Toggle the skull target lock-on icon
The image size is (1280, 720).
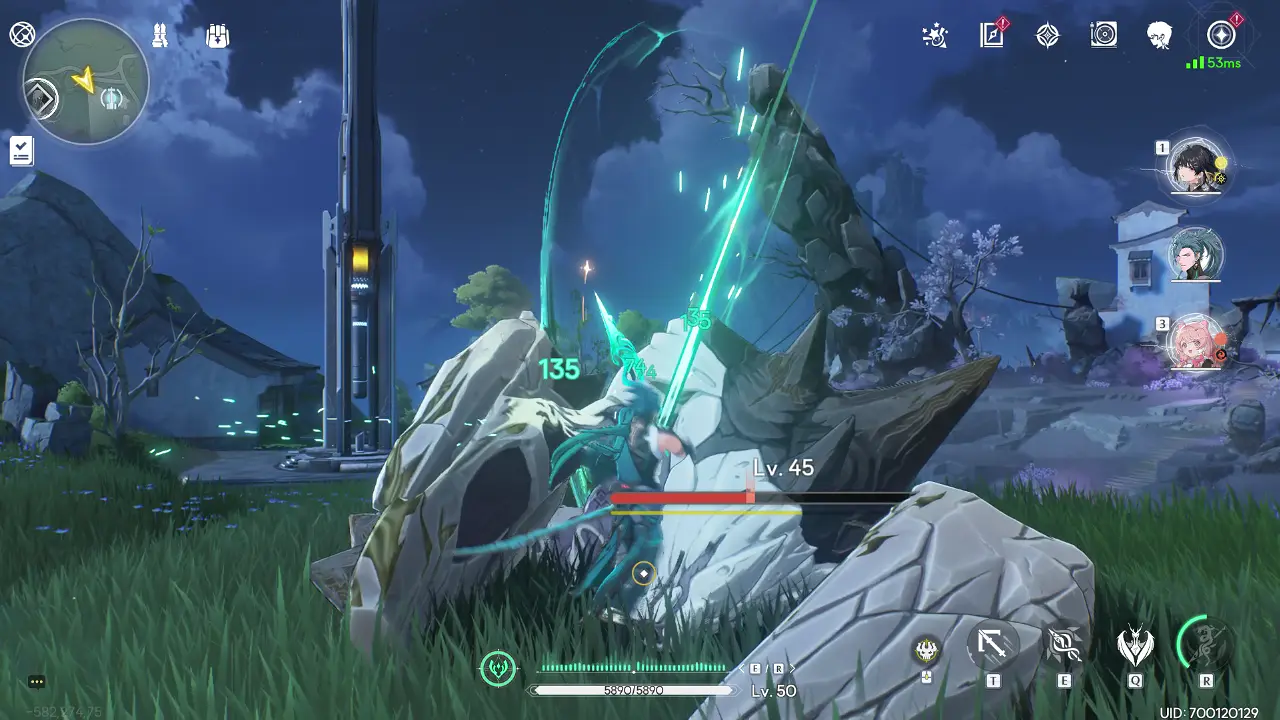point(927,650)
